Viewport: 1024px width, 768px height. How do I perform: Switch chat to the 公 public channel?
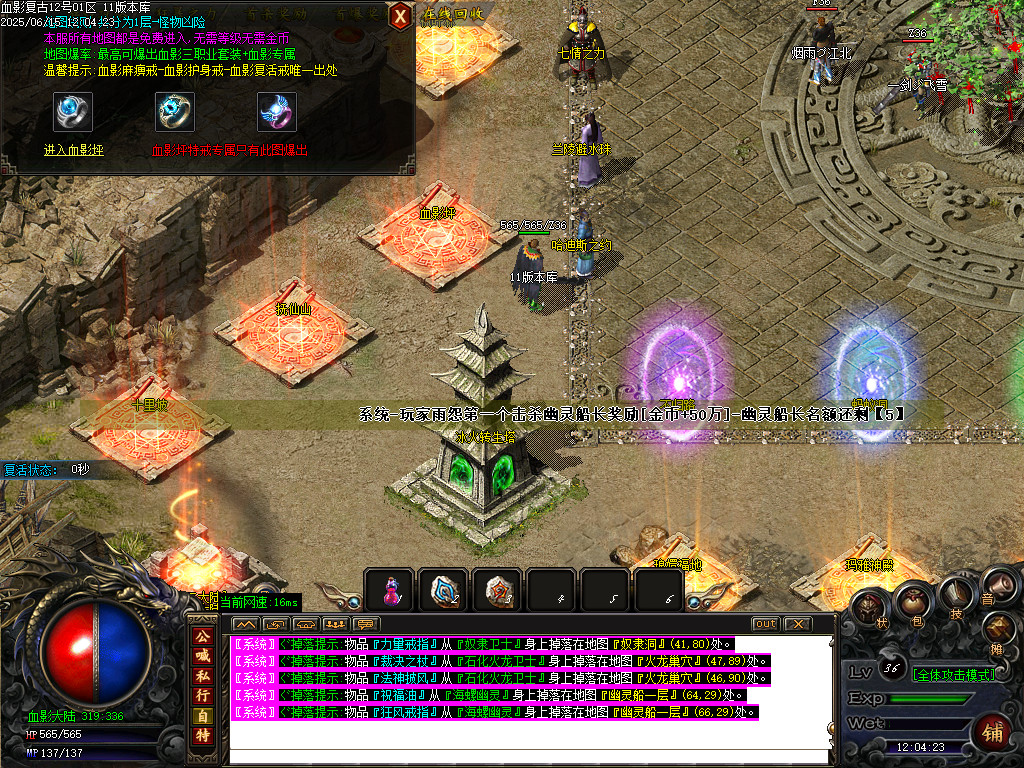202,637
